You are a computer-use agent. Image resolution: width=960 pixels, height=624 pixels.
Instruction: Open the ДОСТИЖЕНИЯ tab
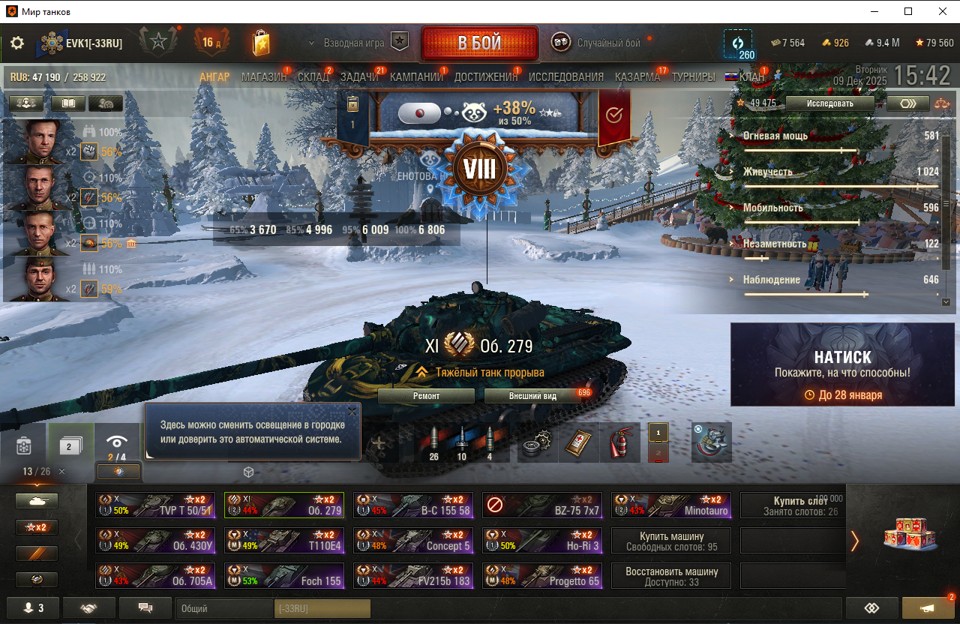[485, 77]
